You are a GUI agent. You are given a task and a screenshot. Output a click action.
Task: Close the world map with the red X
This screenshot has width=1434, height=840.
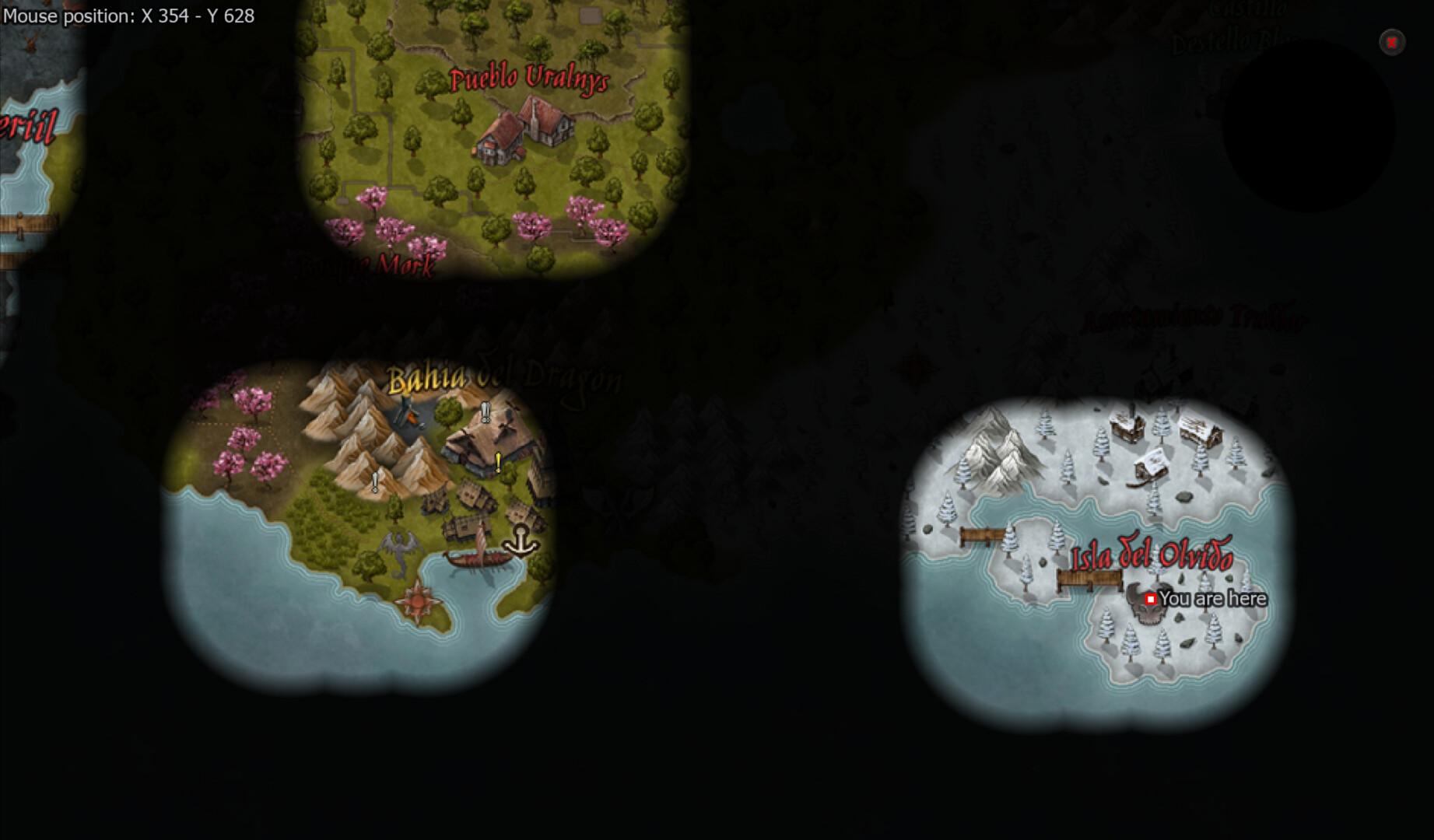point(1390,42)
